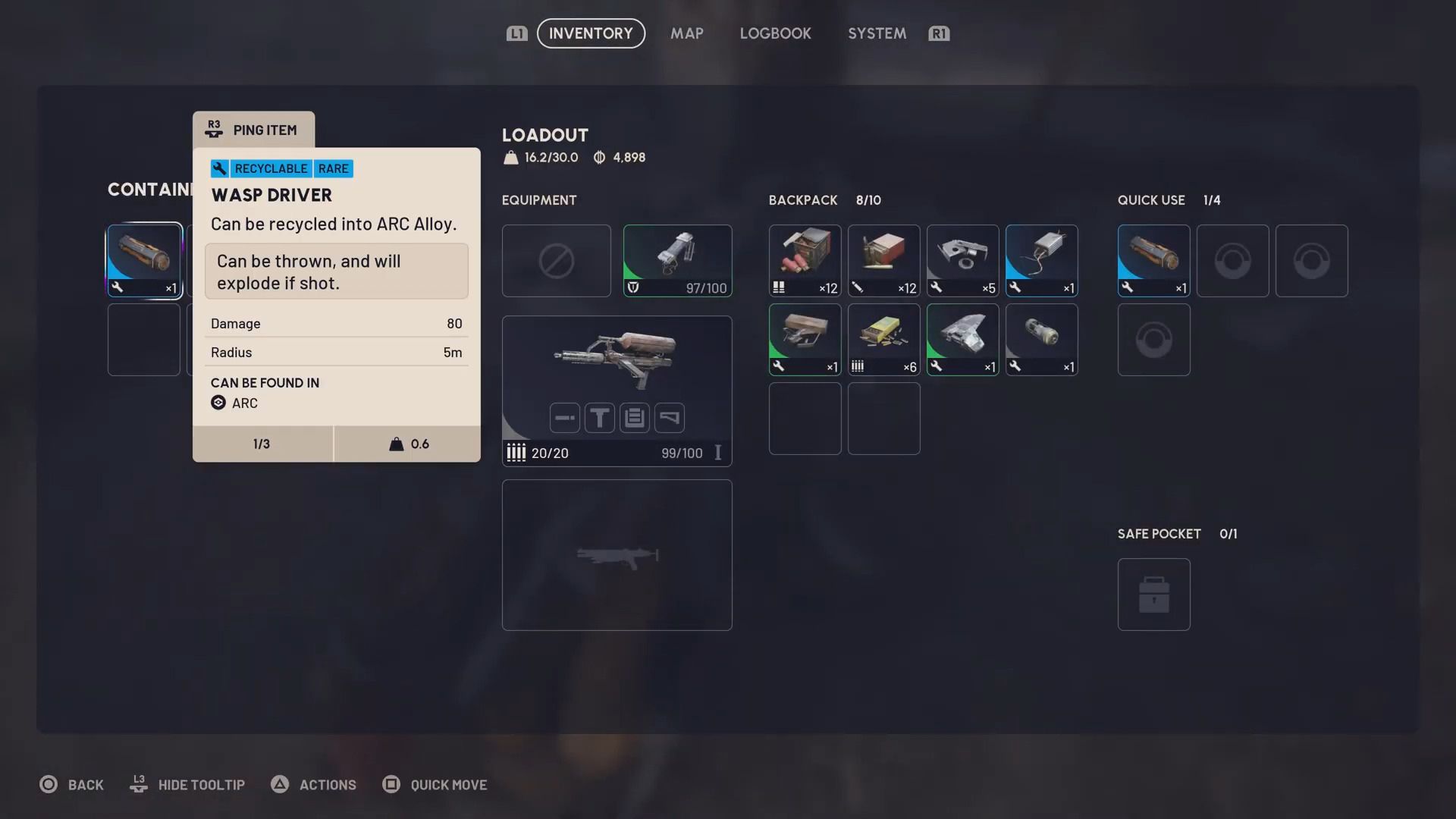Image resolution: width=1456 pixels, height=819 pixels.
Task: Open the grip attachment slot under the weapon
Action: (599, 417)
